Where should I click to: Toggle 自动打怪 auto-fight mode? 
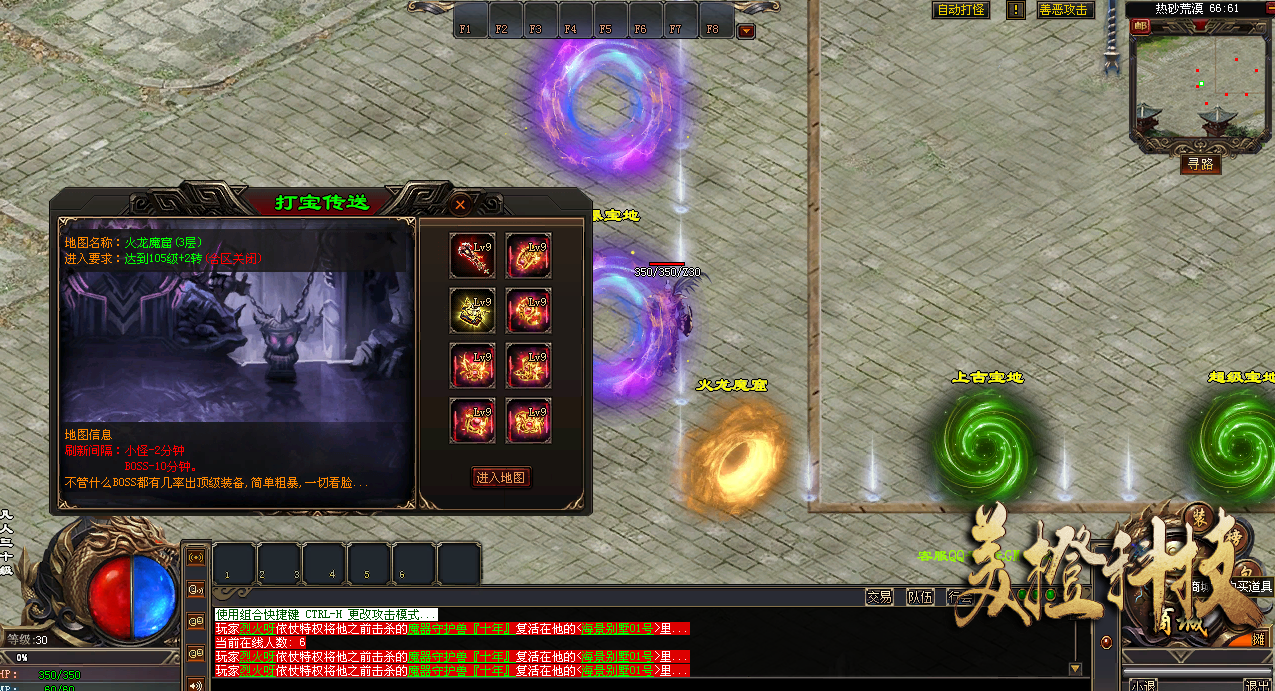(961, 10)
